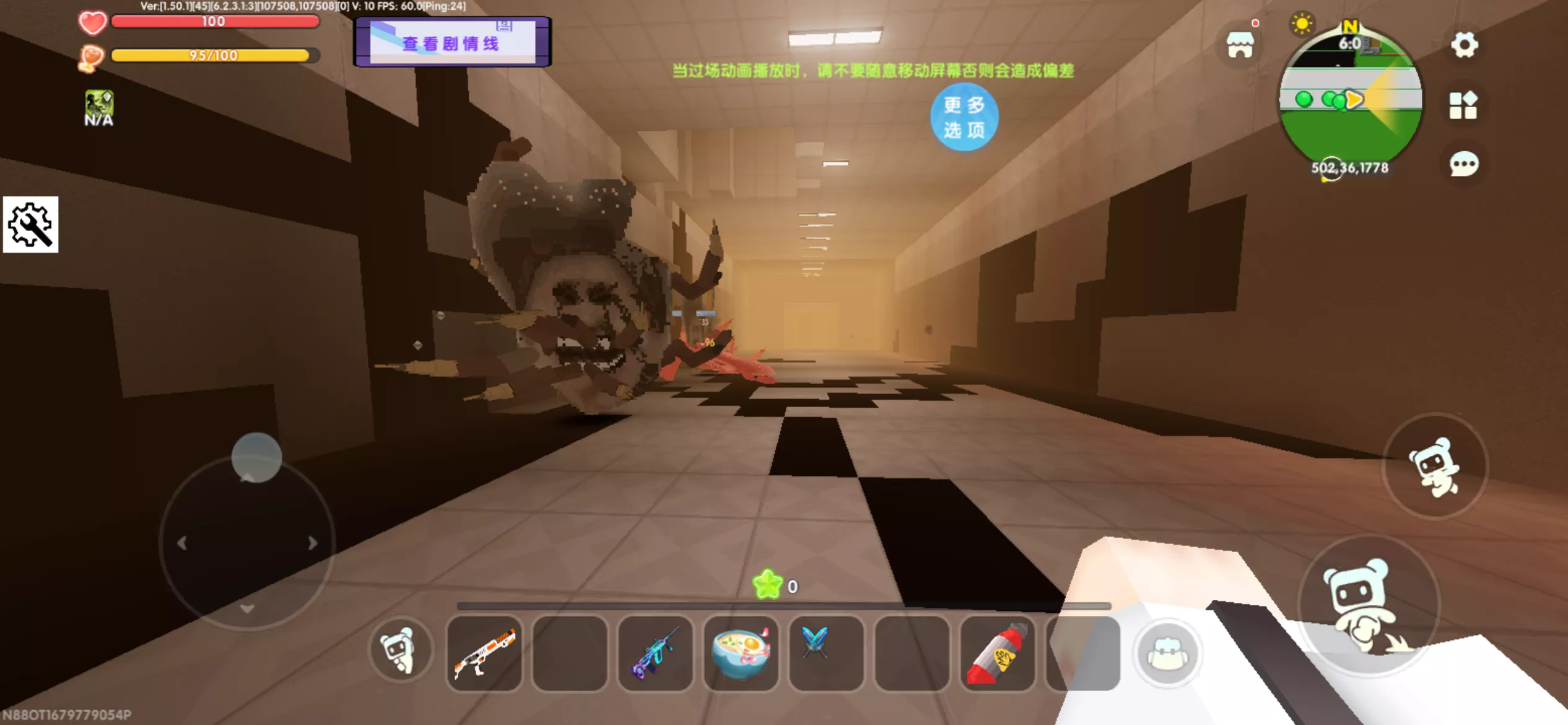
Task: Tap the large punching character attack button
Action: (x=1368, y=605)
